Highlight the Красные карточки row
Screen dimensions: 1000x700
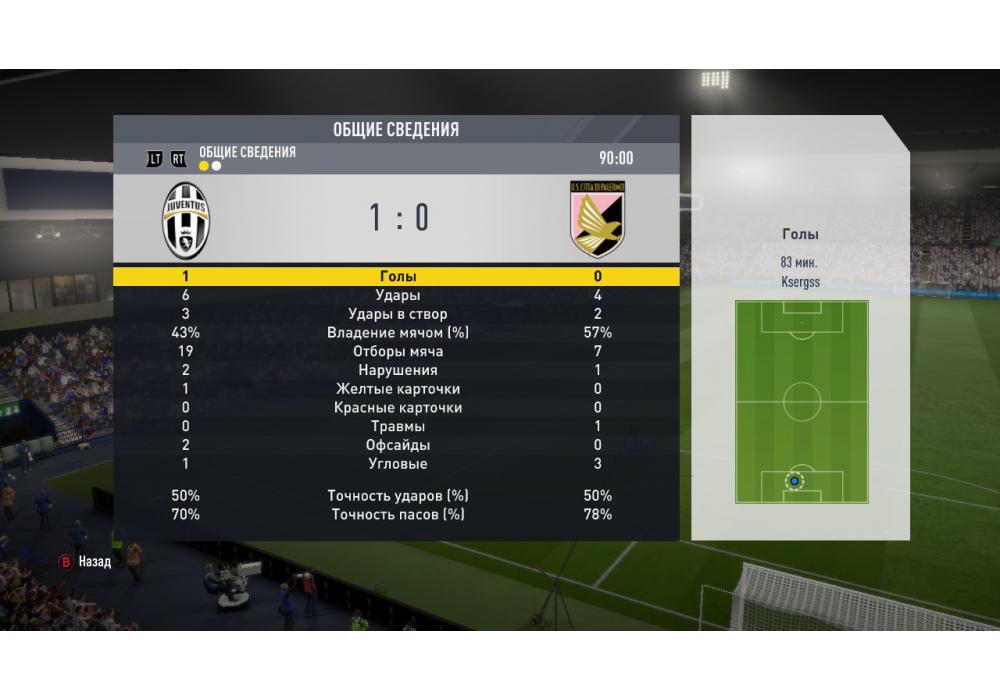[397, 408]
